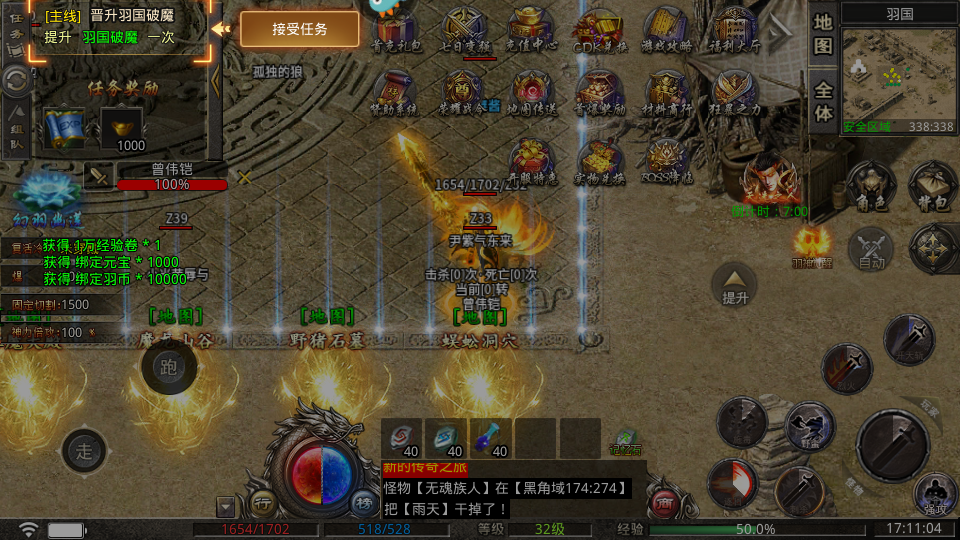Open the 地图 map tab
This screenshot has height=540, width=960.
[823, 34]
